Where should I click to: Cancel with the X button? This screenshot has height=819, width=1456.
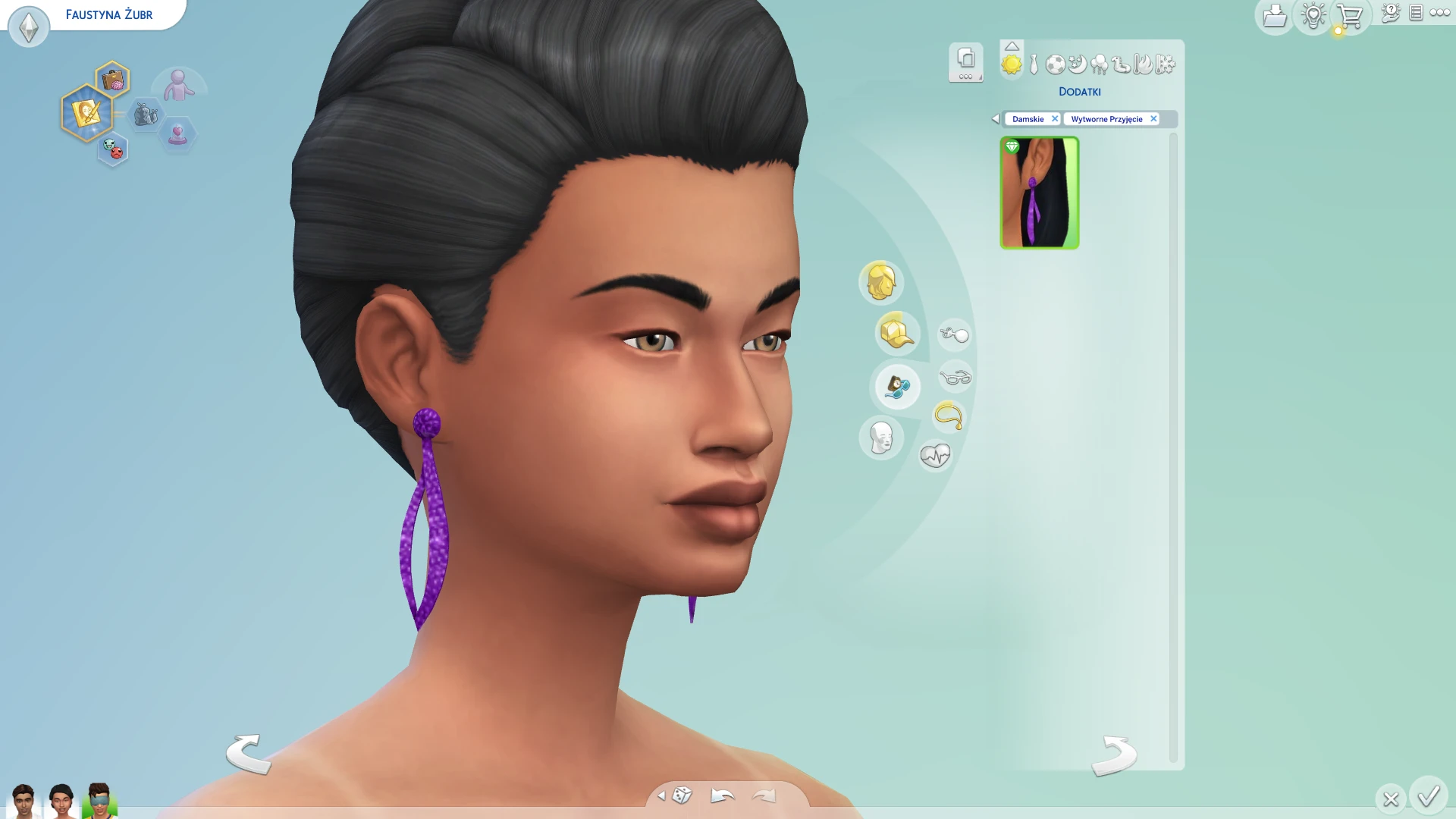click(1390, 799)
